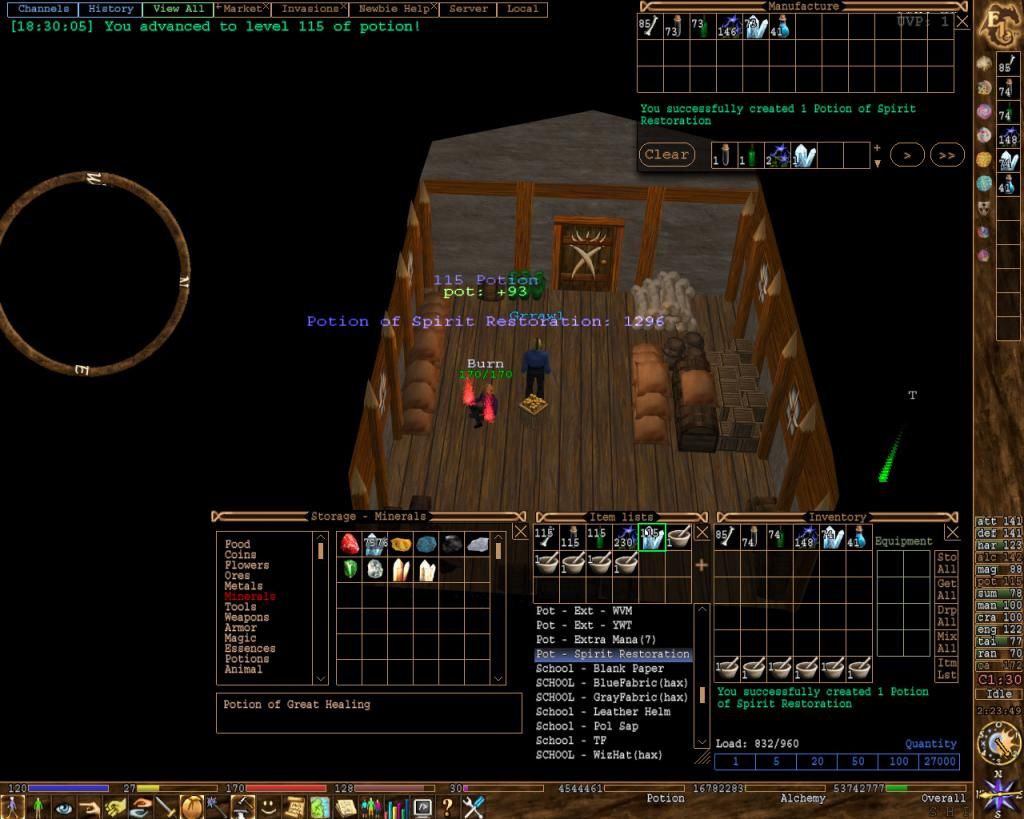The height and width of the screenshot is (819, 1024).
Task: Click the single arrow mix button
Action: (907, 155)
